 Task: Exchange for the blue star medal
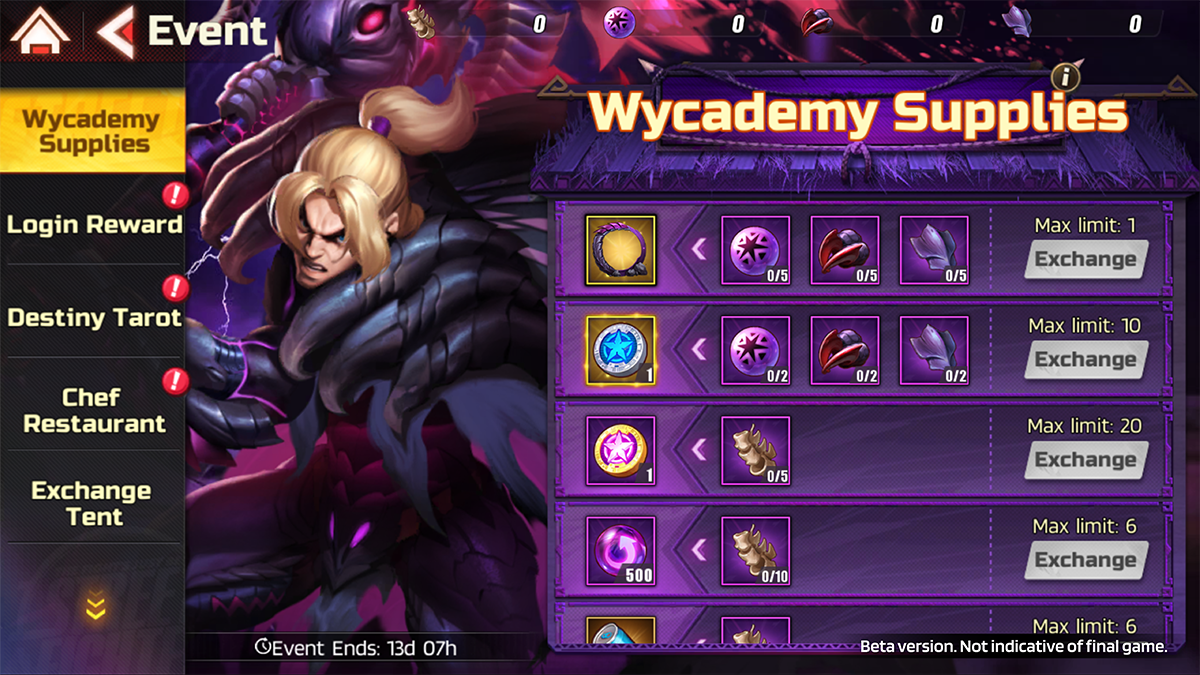[1085, 360]
